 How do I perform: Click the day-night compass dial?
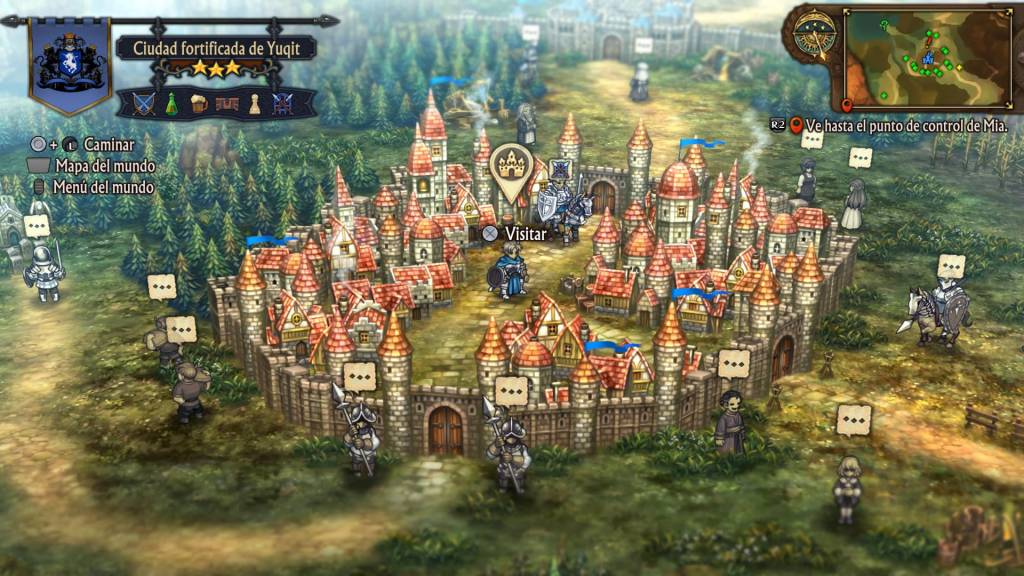[815, 35]
